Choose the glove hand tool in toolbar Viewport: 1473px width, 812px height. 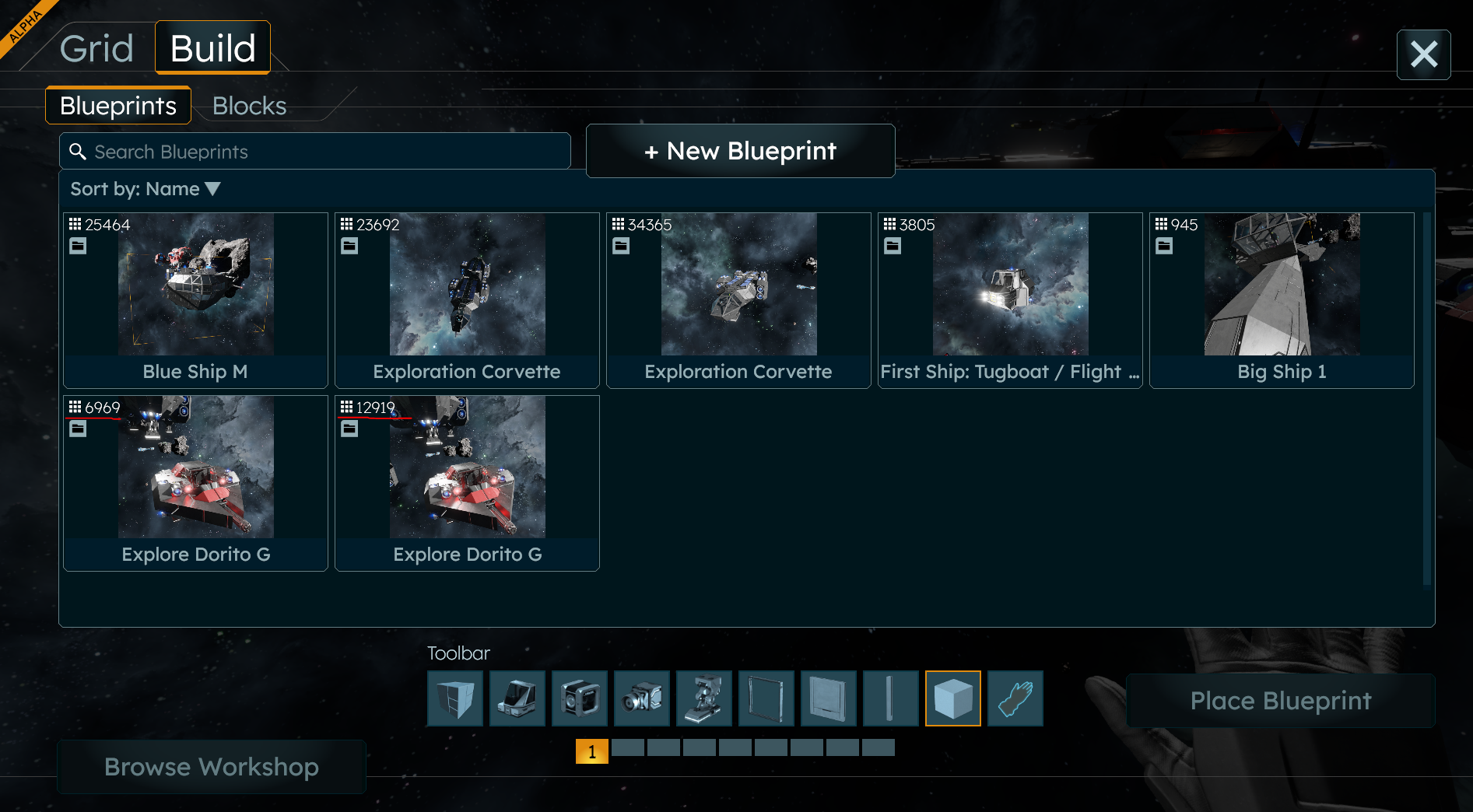click(1015, 698)
